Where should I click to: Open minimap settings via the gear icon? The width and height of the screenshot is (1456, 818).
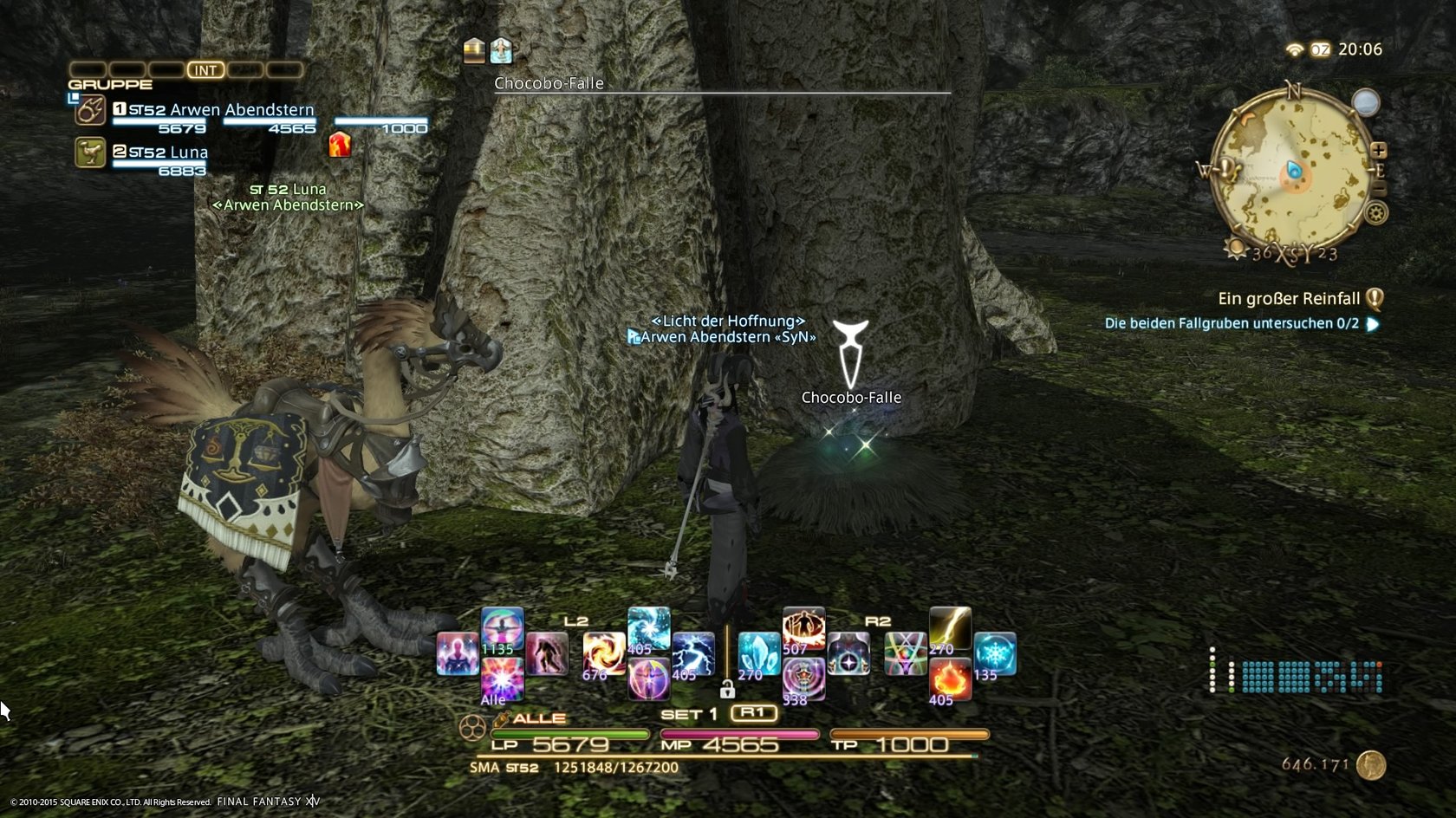point(1376,212)
